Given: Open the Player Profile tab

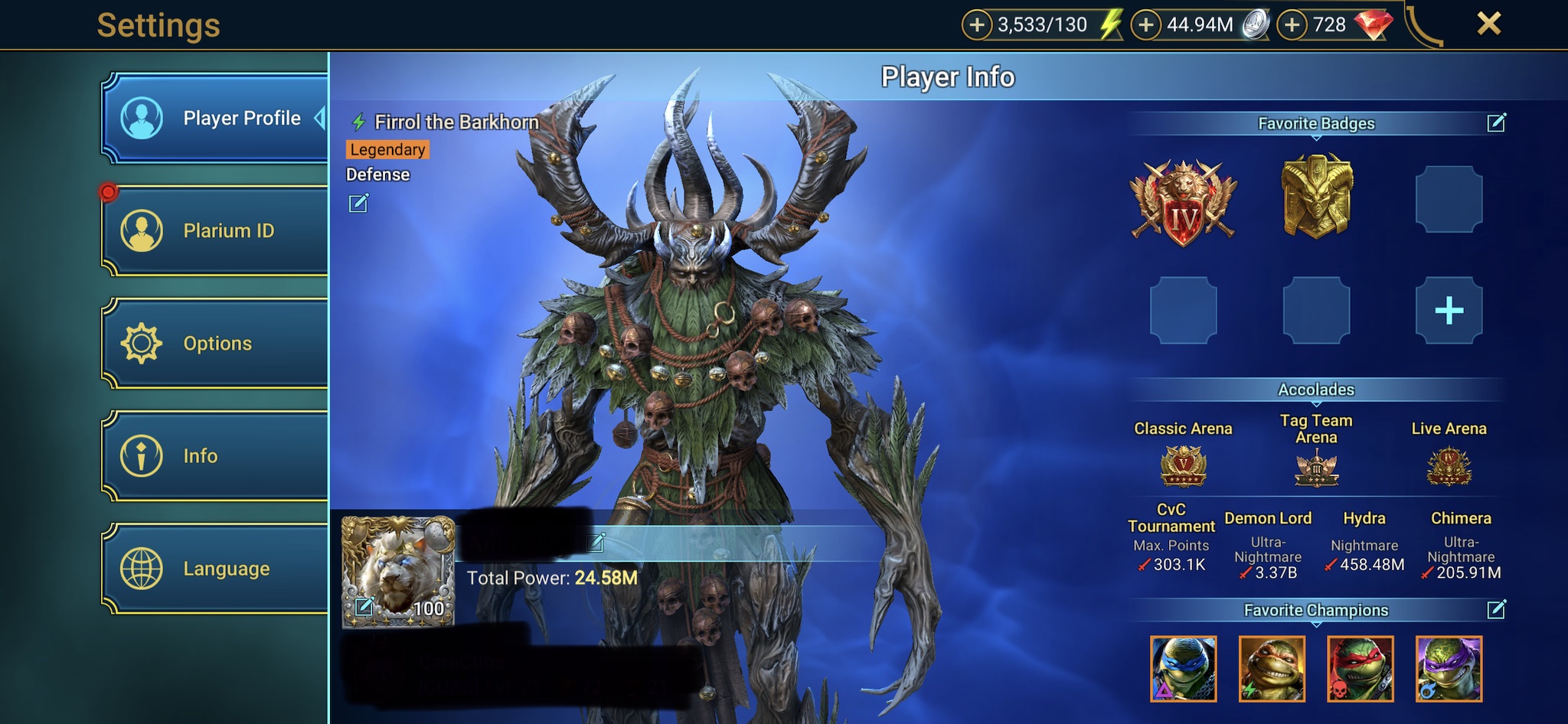Looking at the screenshot, I should (x=214, y=118).
